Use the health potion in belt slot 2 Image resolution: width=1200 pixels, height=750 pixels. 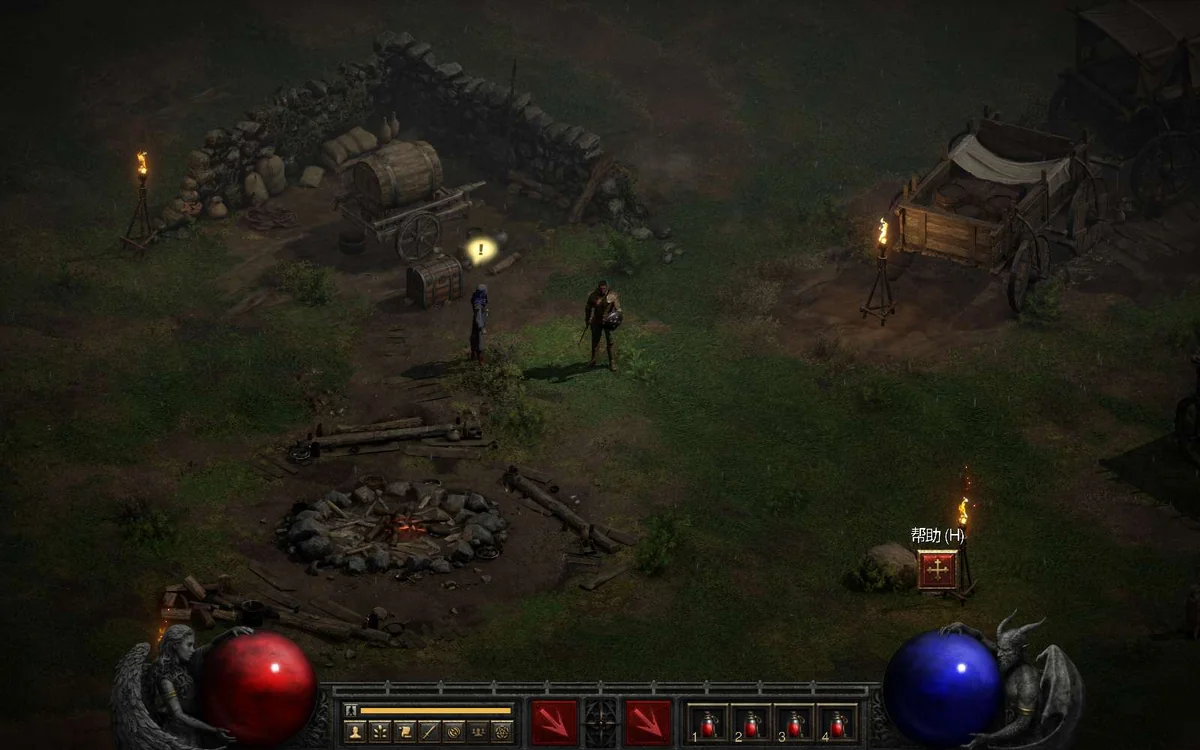coord(751,723)
